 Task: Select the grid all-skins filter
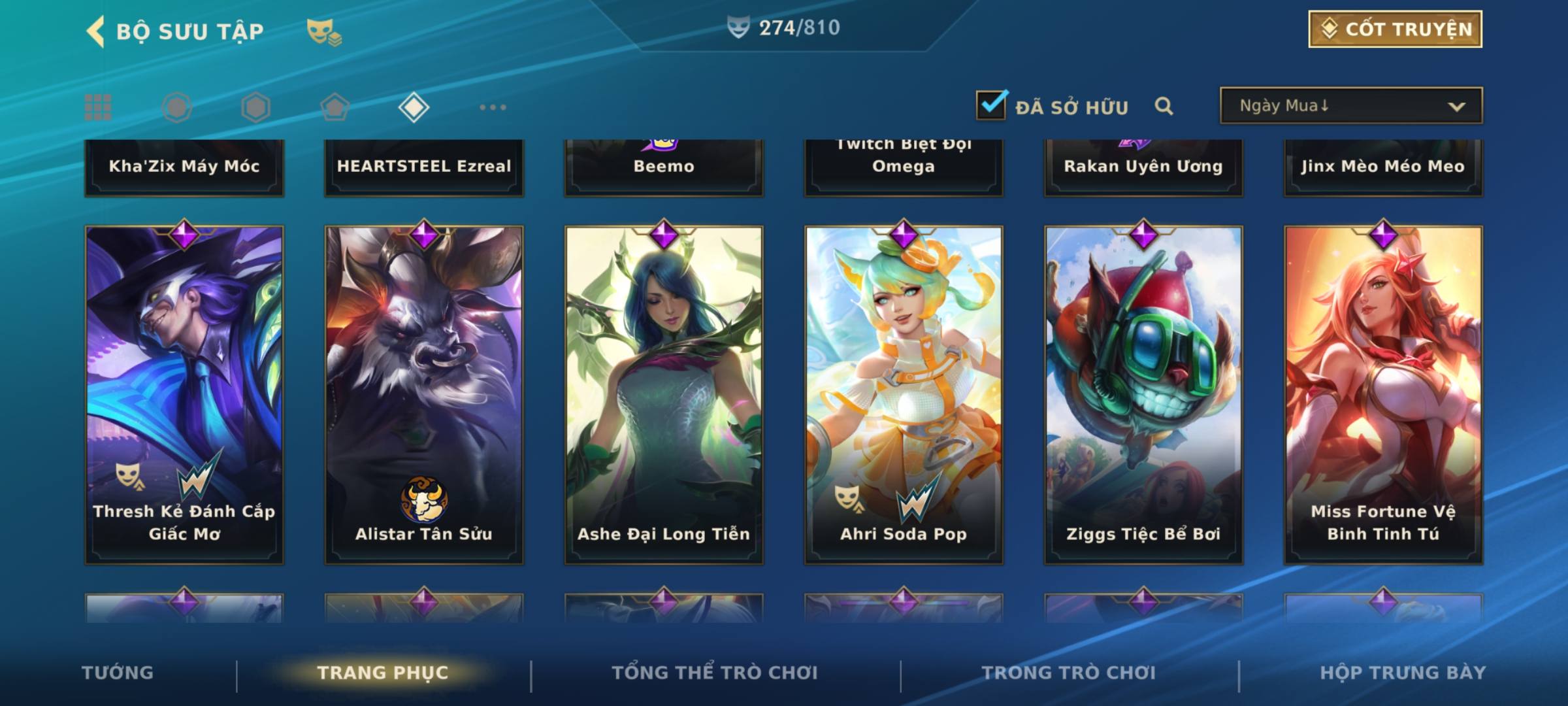(98, 107)
